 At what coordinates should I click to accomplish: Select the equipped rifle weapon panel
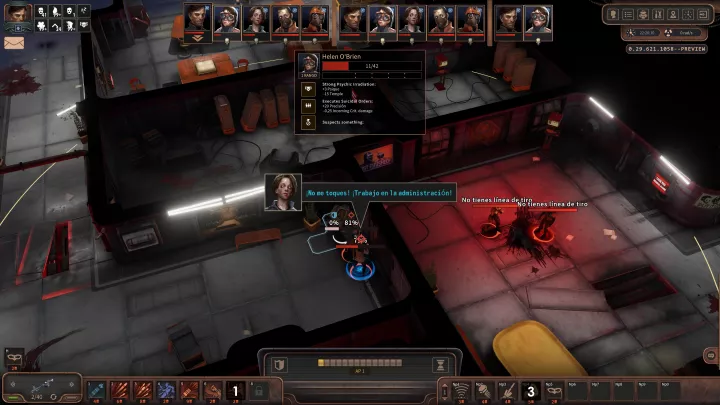pyautogui.click(x=40, y=388)
